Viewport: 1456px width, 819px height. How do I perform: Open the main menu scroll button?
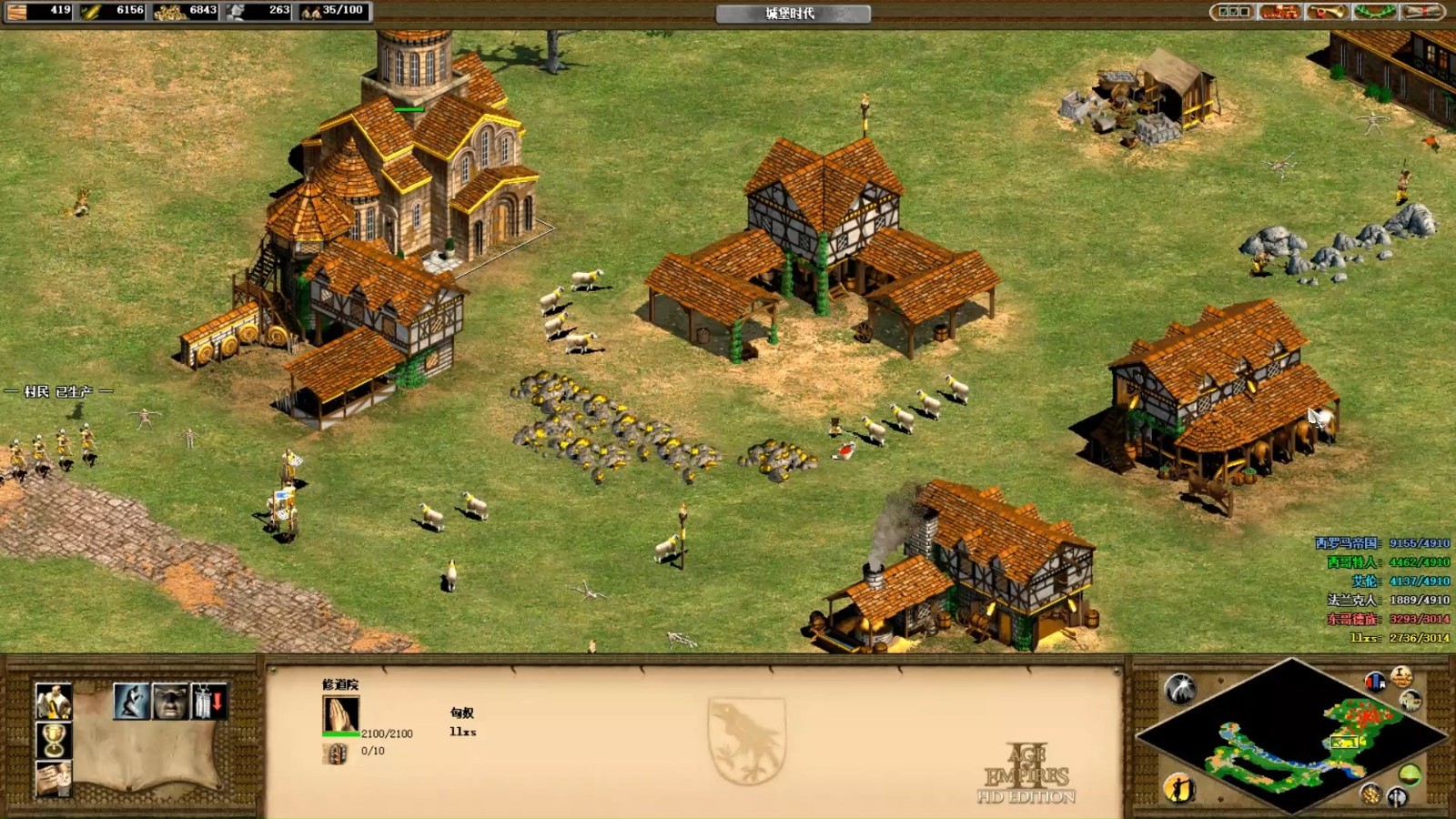1421,12
